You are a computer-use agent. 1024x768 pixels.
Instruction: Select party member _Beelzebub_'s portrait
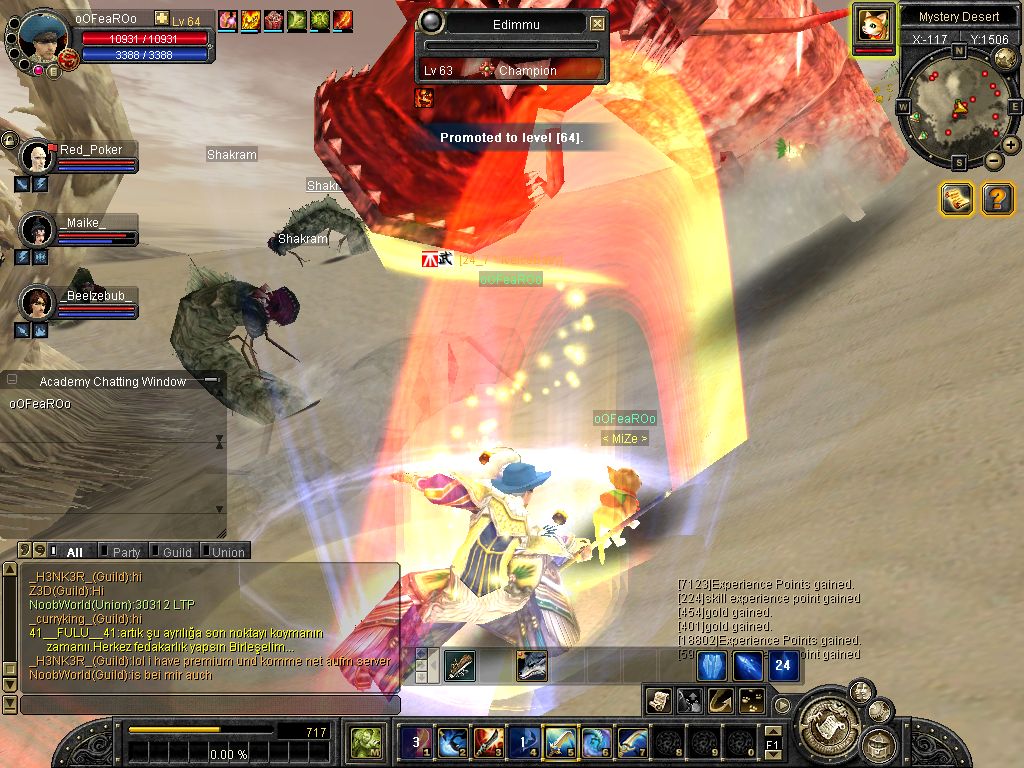tap(38, 302)
